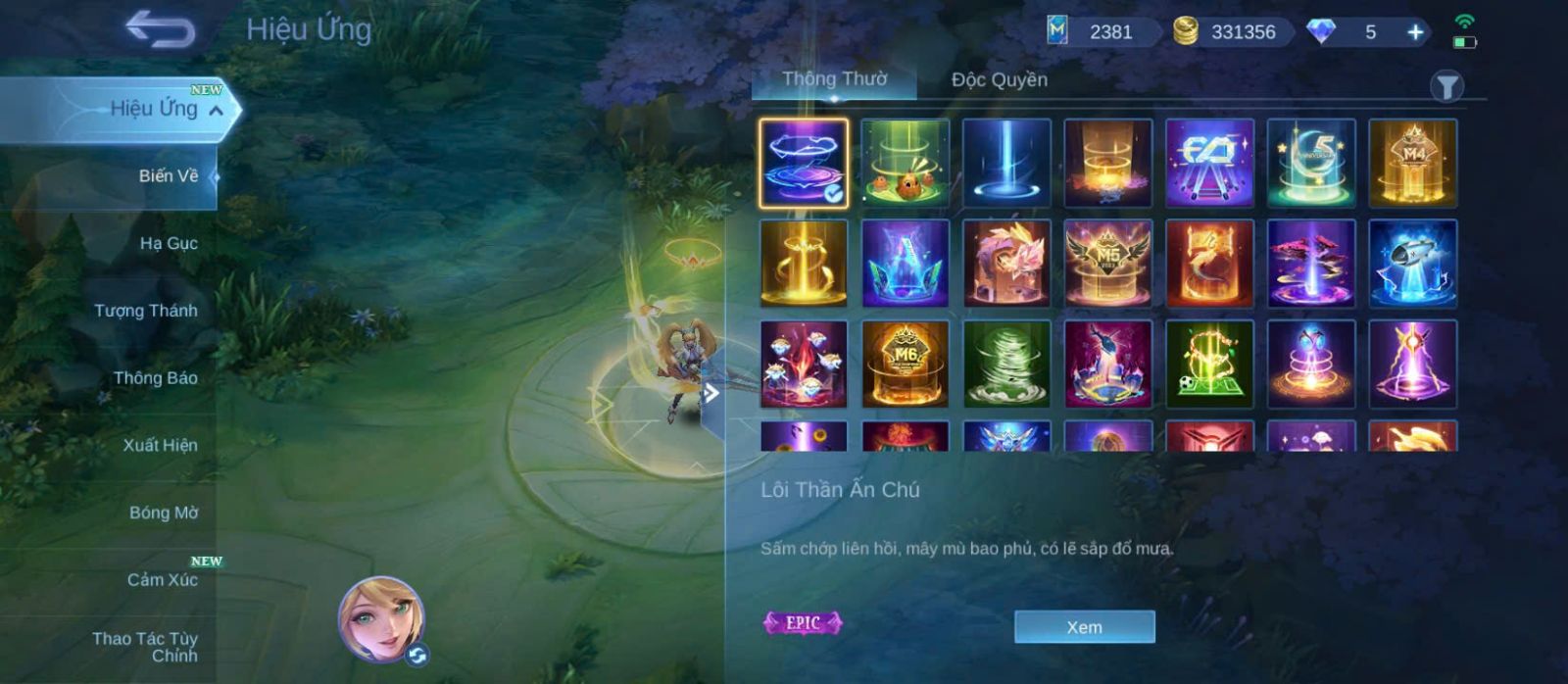Screen dimensions: 1568x684
Task: Select the Thông Thường tab
Action: coord(834,79)
